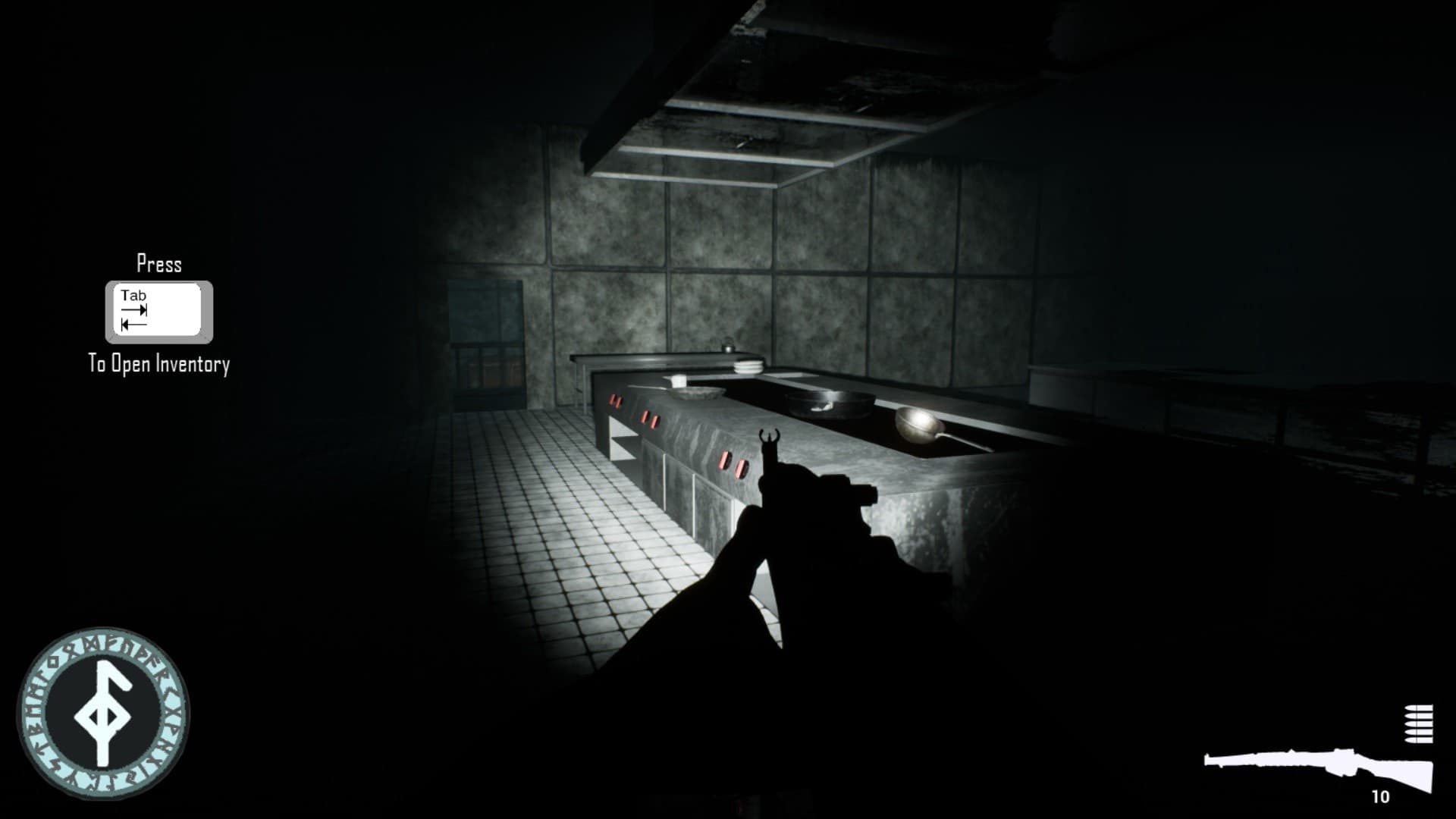This screenshot has width=1456, height=819.
Task: Toggle the middle red stove knob
Action: pyautogui.click(x=650, y=419)
